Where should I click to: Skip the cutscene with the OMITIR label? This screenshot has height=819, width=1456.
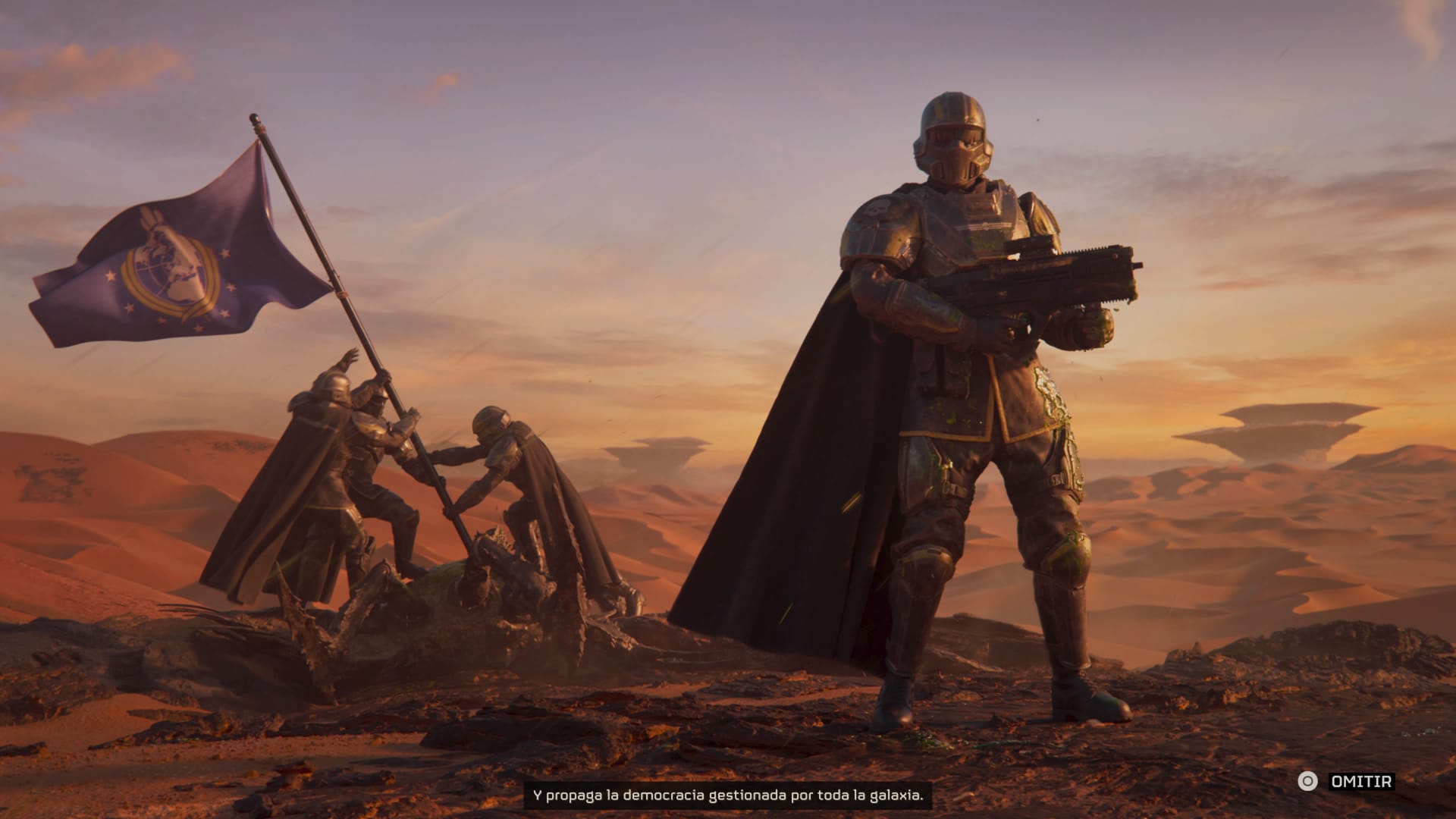[x=1361, y=781]
